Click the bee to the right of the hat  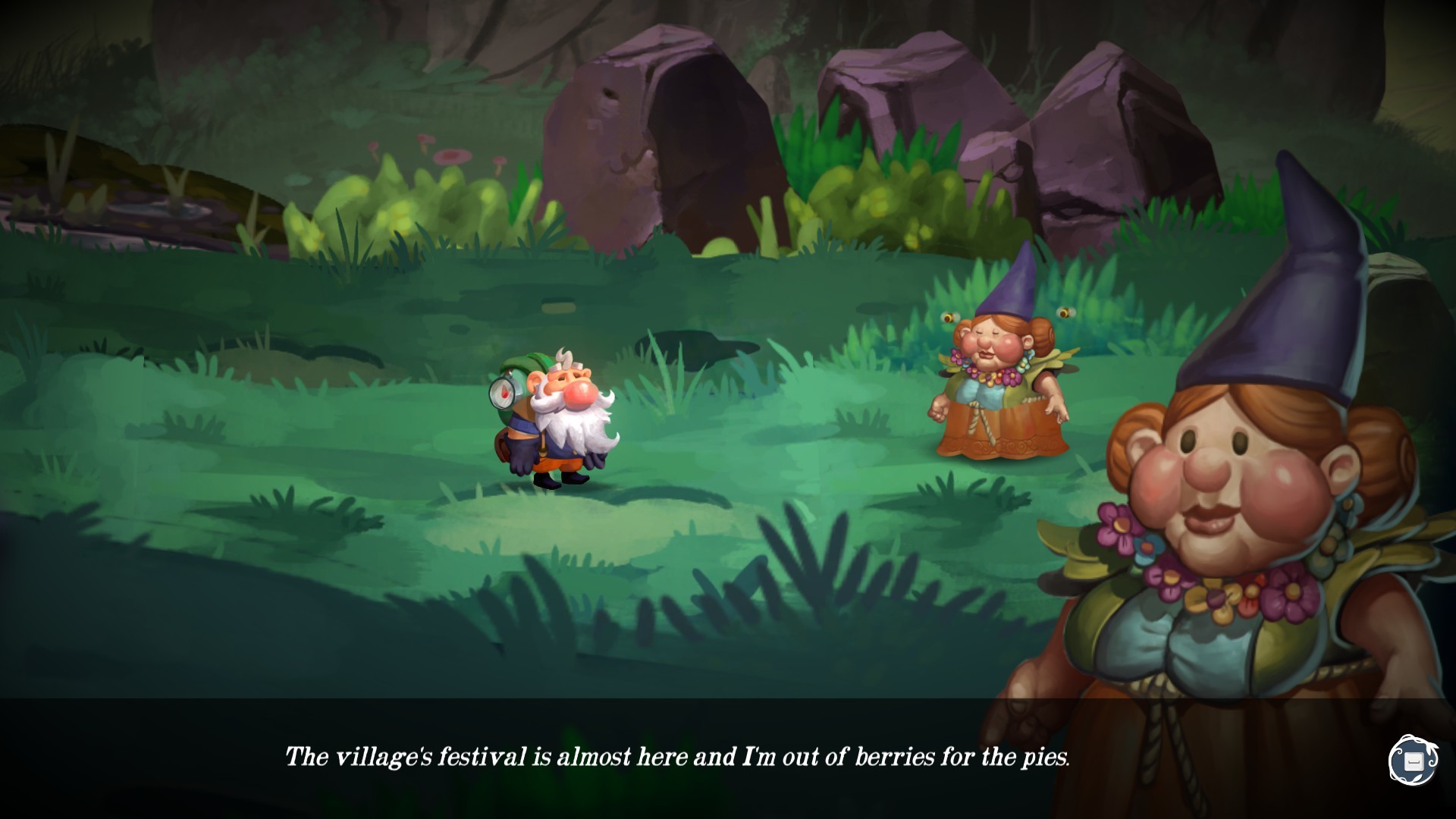[x=1066, y=312]
